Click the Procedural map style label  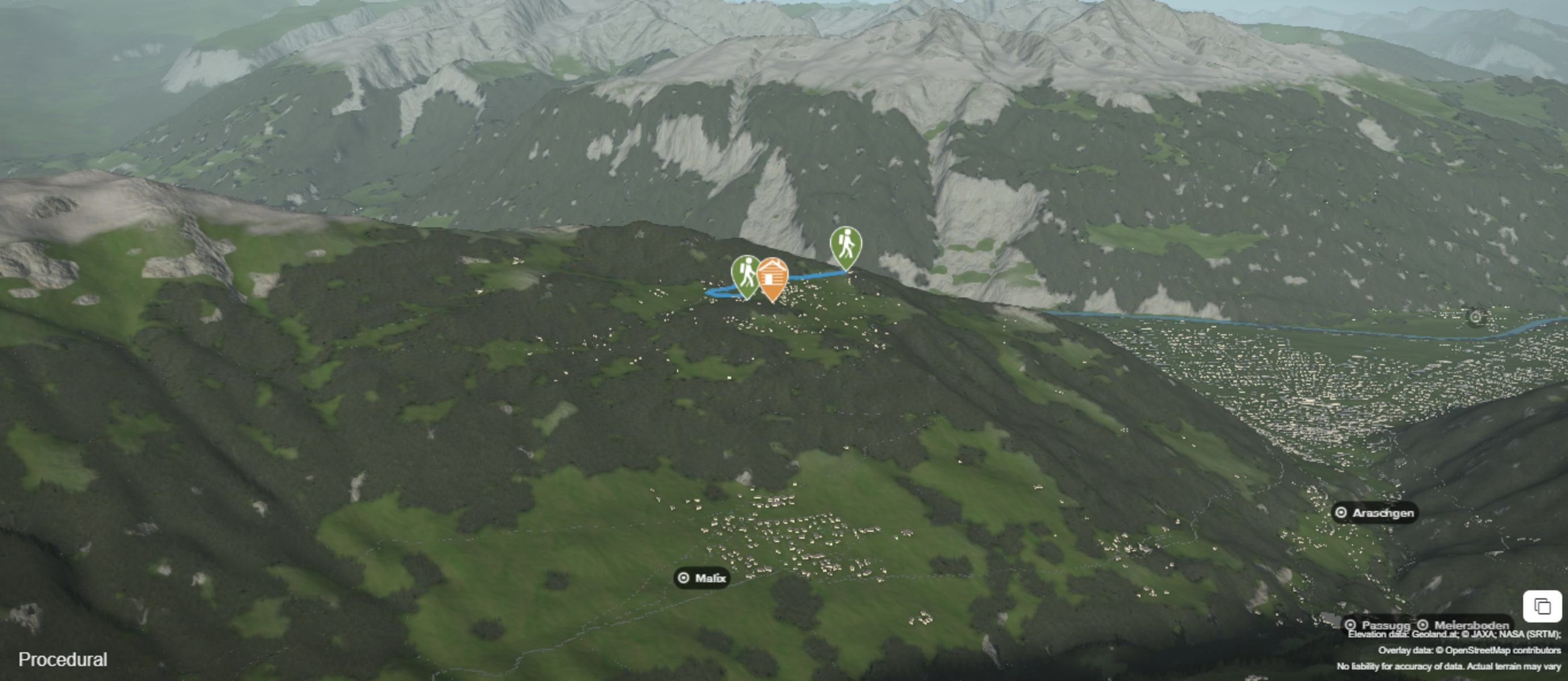pos(62,659)
